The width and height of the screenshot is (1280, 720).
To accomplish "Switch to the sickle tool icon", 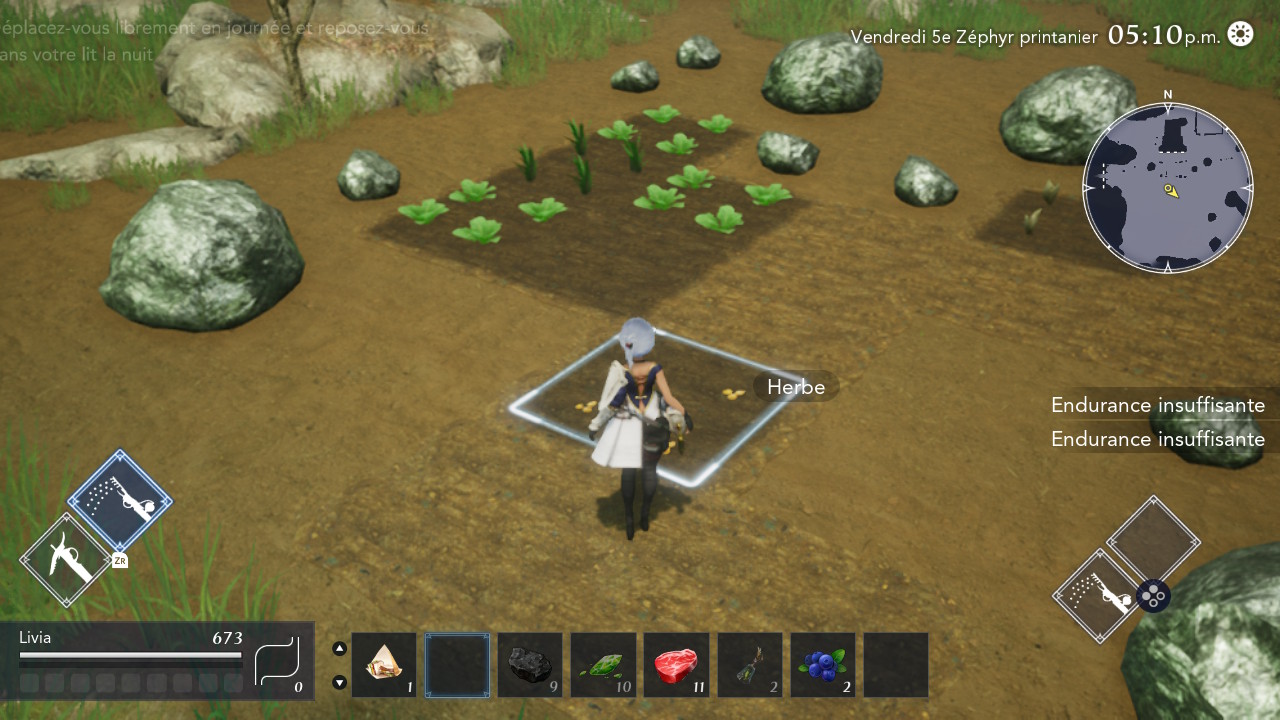I will [x=65, y=560].
